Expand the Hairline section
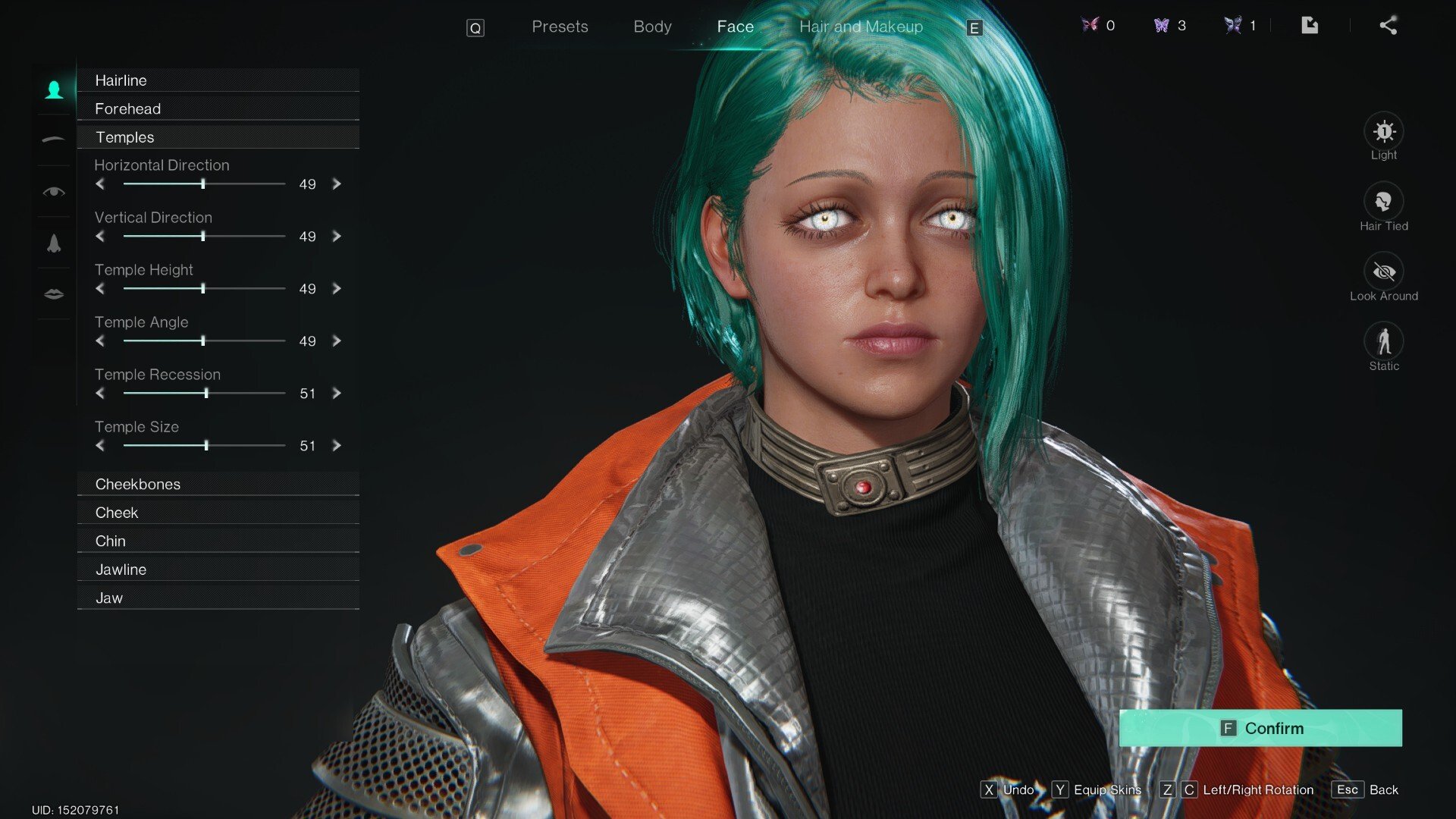The height and width of the screenshot is (819, 1456). [218, 80]
